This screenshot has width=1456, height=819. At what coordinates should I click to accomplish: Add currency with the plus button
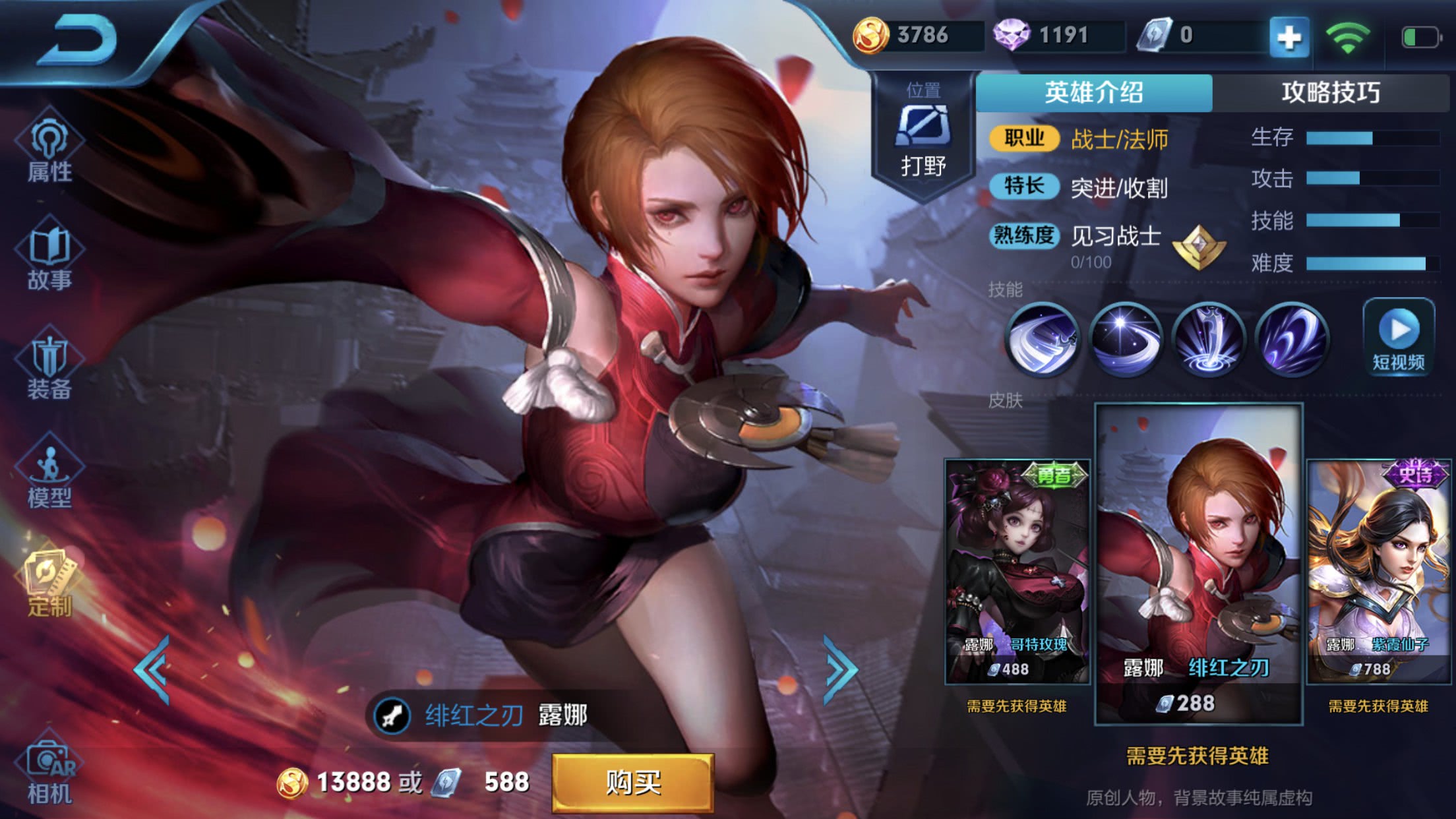tap(1289, 37)
